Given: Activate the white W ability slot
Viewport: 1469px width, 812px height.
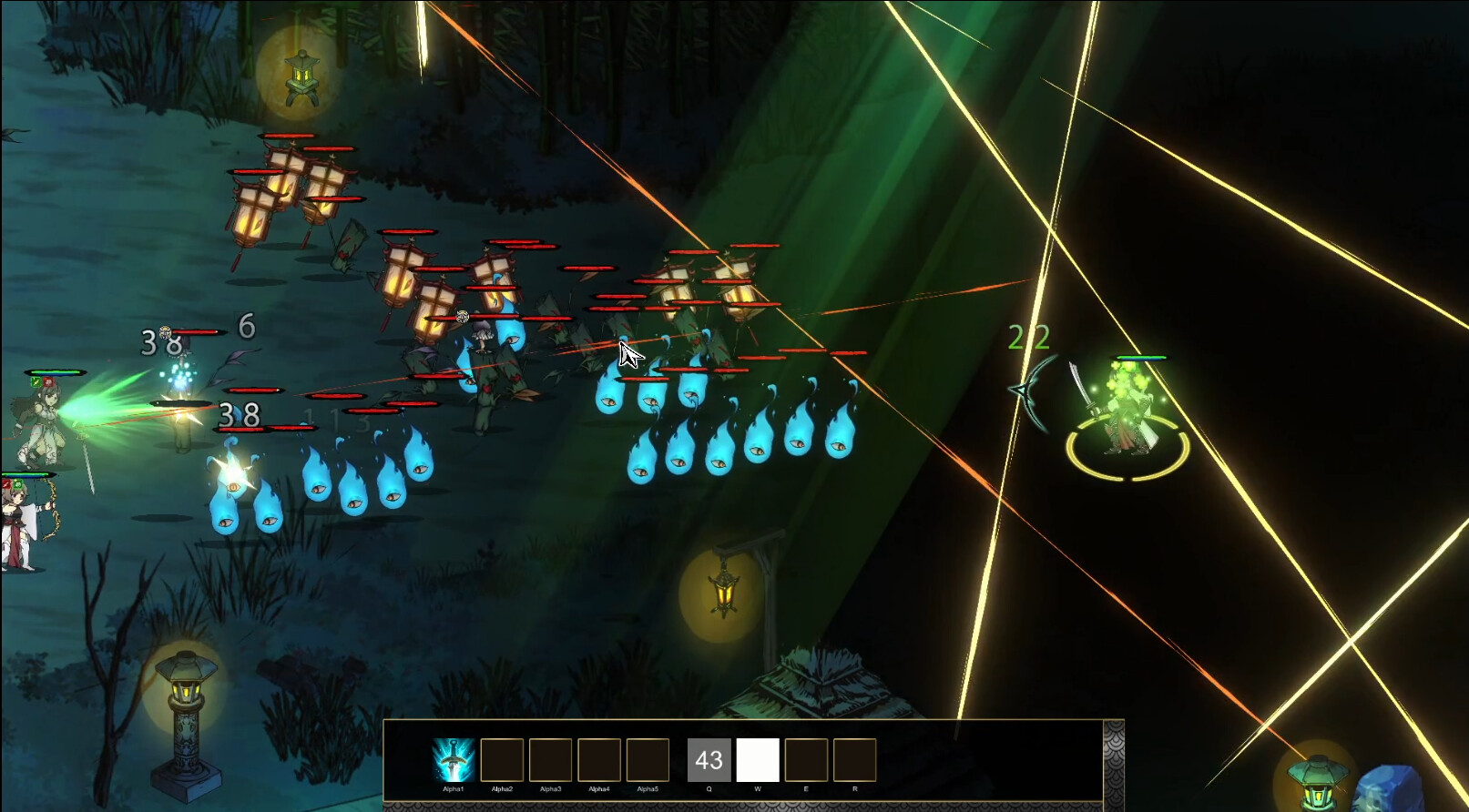Looking at the screenshot, I should [759, 757].
